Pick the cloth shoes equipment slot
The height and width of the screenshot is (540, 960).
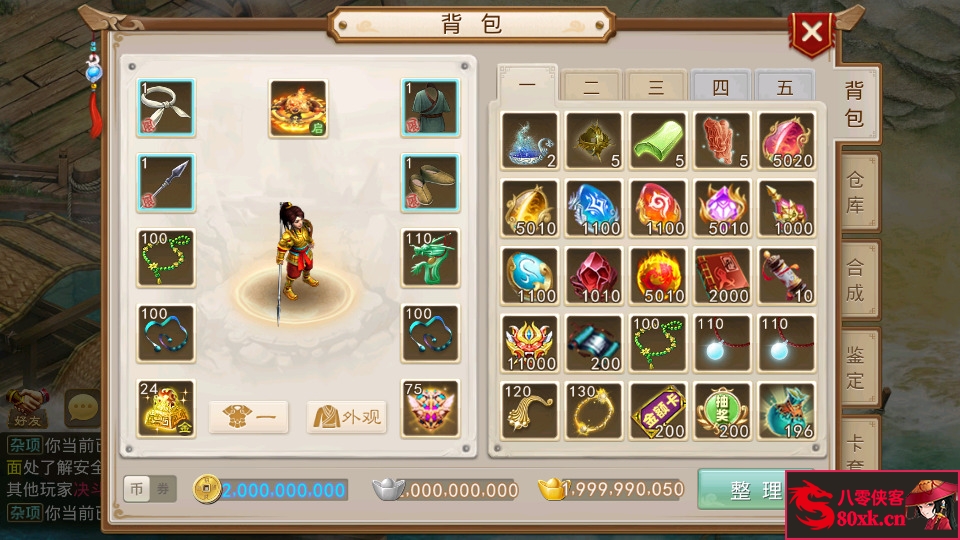430,183
